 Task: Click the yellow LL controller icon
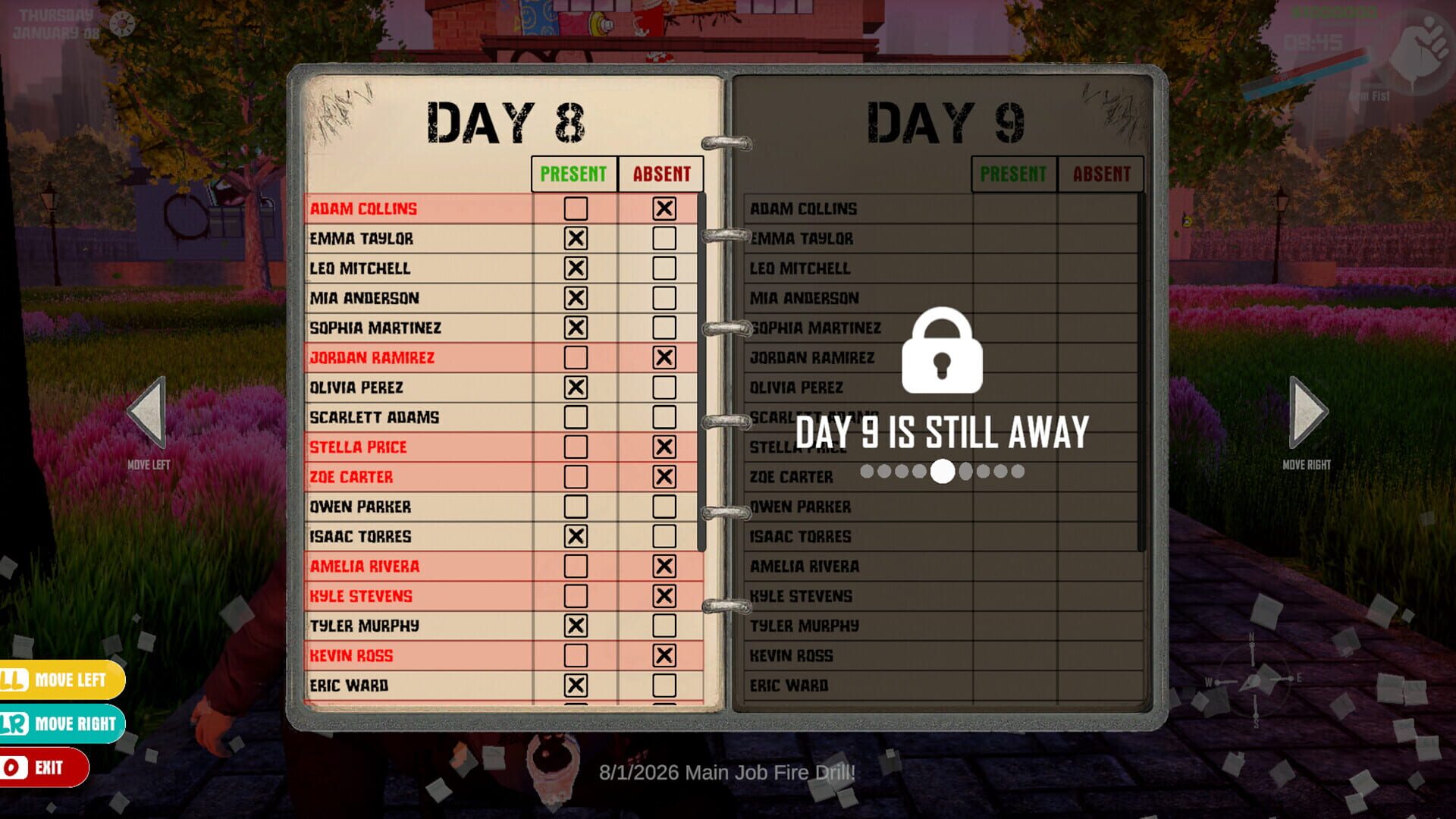[x=11, y=680]
